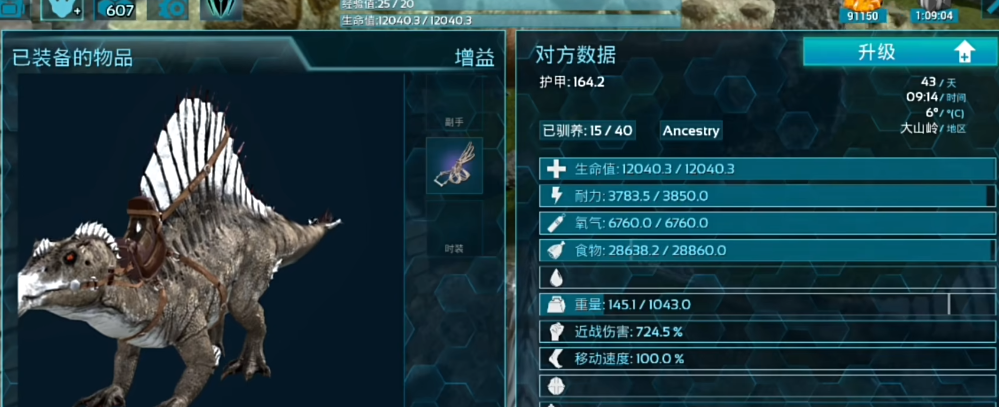Select the equipped saddle in the 副手 slot

pos(455,166)
